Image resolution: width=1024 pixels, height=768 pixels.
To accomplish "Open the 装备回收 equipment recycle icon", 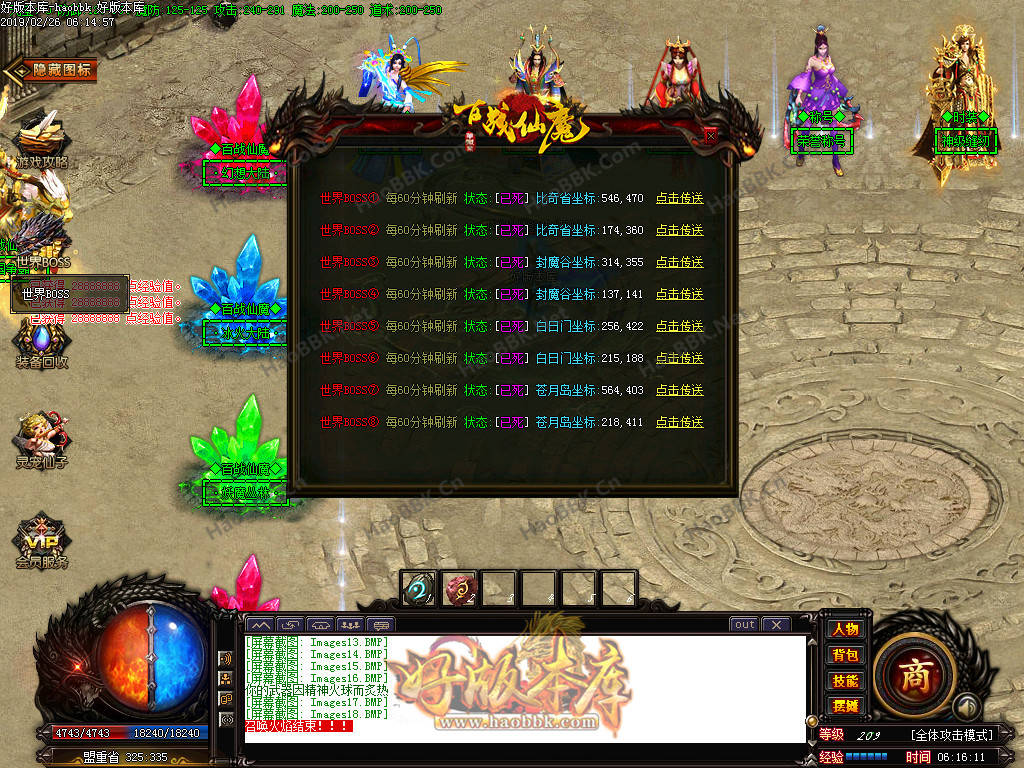I will (x=40, y=340).
